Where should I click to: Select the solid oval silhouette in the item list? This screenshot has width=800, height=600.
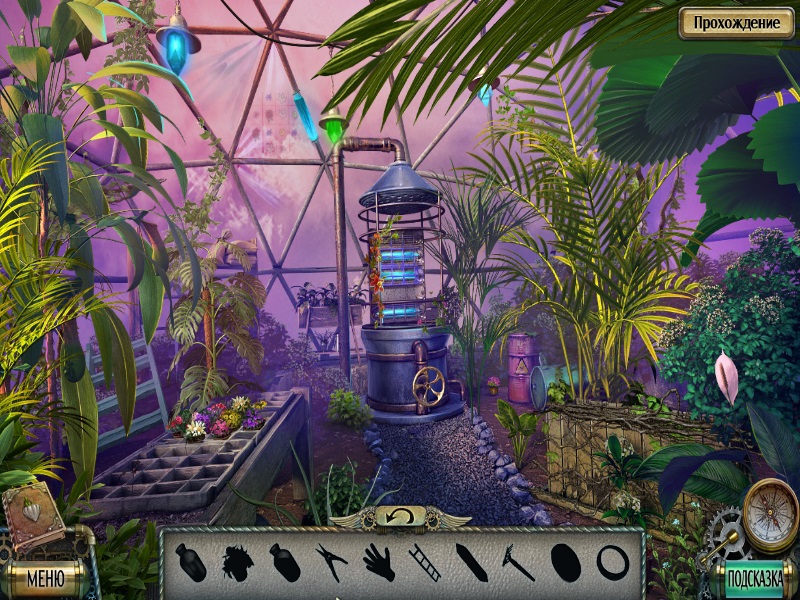click(x=565, y=561)
